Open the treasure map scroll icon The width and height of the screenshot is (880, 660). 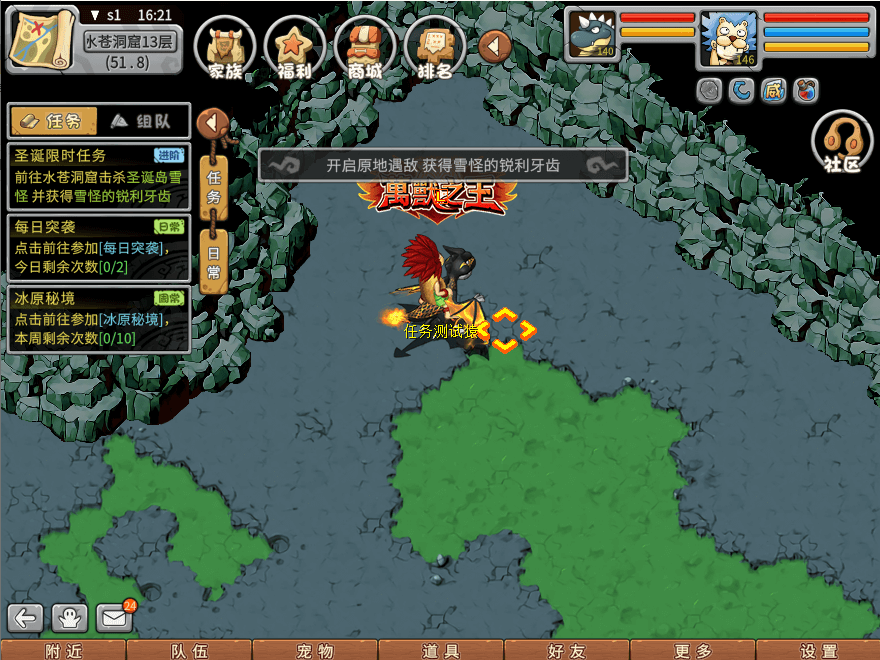tap(40, 37)
